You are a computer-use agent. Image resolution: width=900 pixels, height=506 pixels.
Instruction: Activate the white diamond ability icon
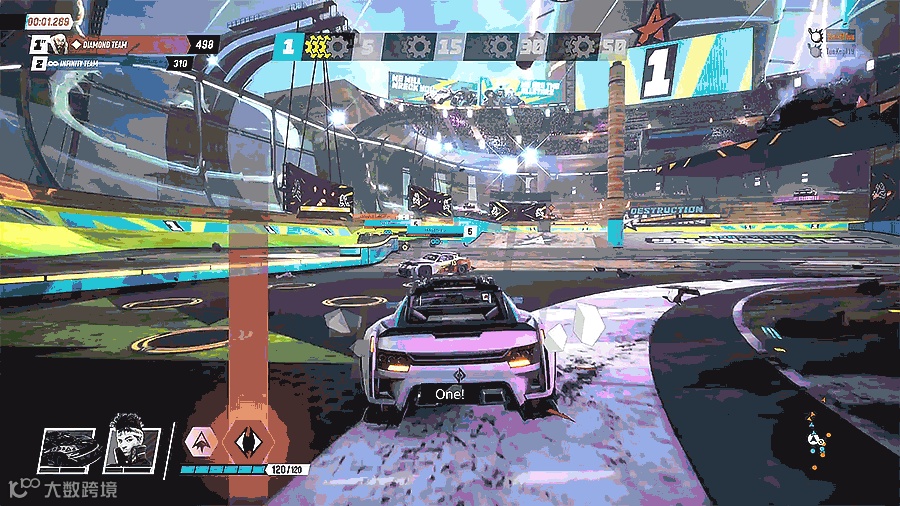click(x=246, y=440)
